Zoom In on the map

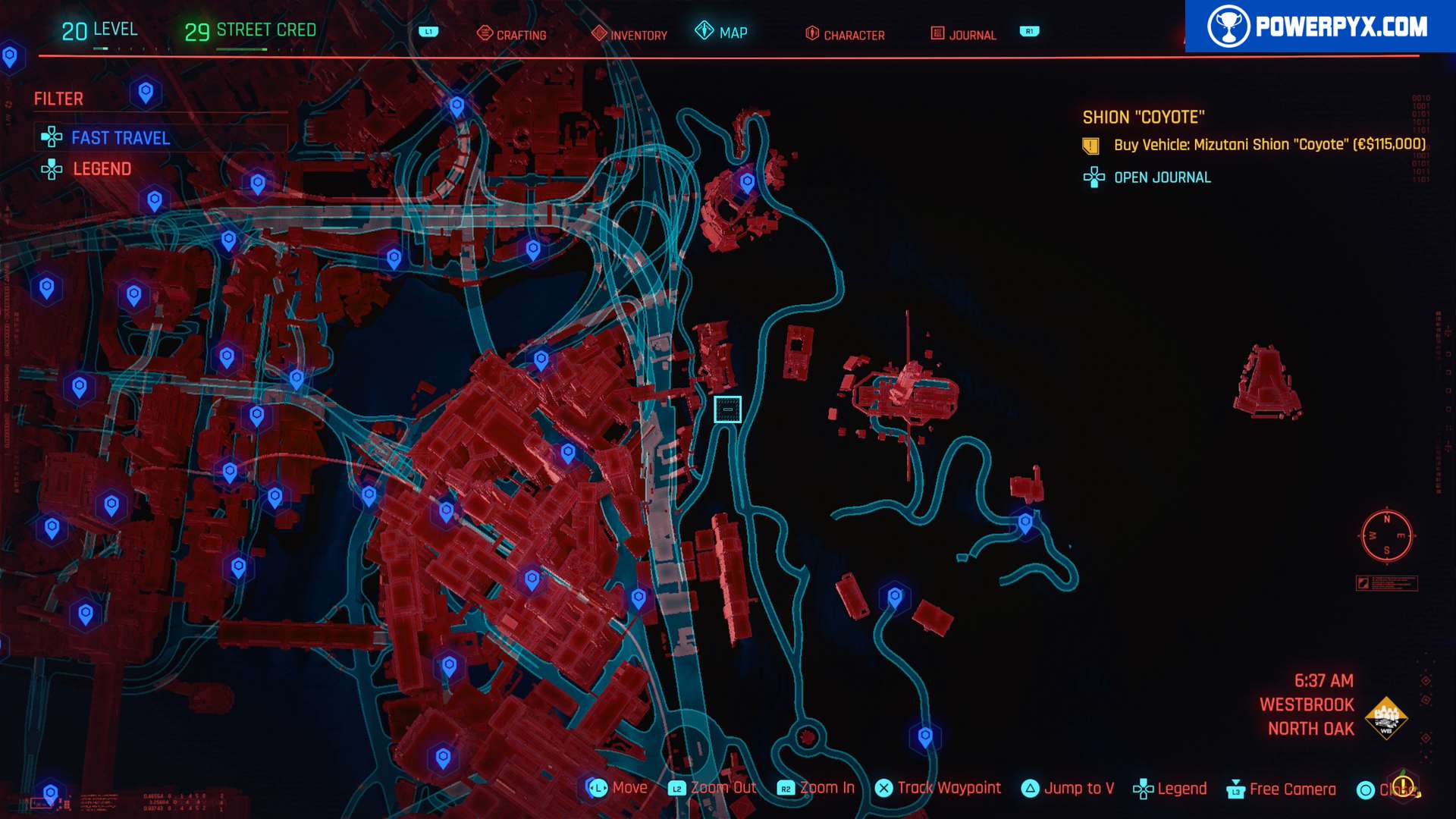coord(817,789)
